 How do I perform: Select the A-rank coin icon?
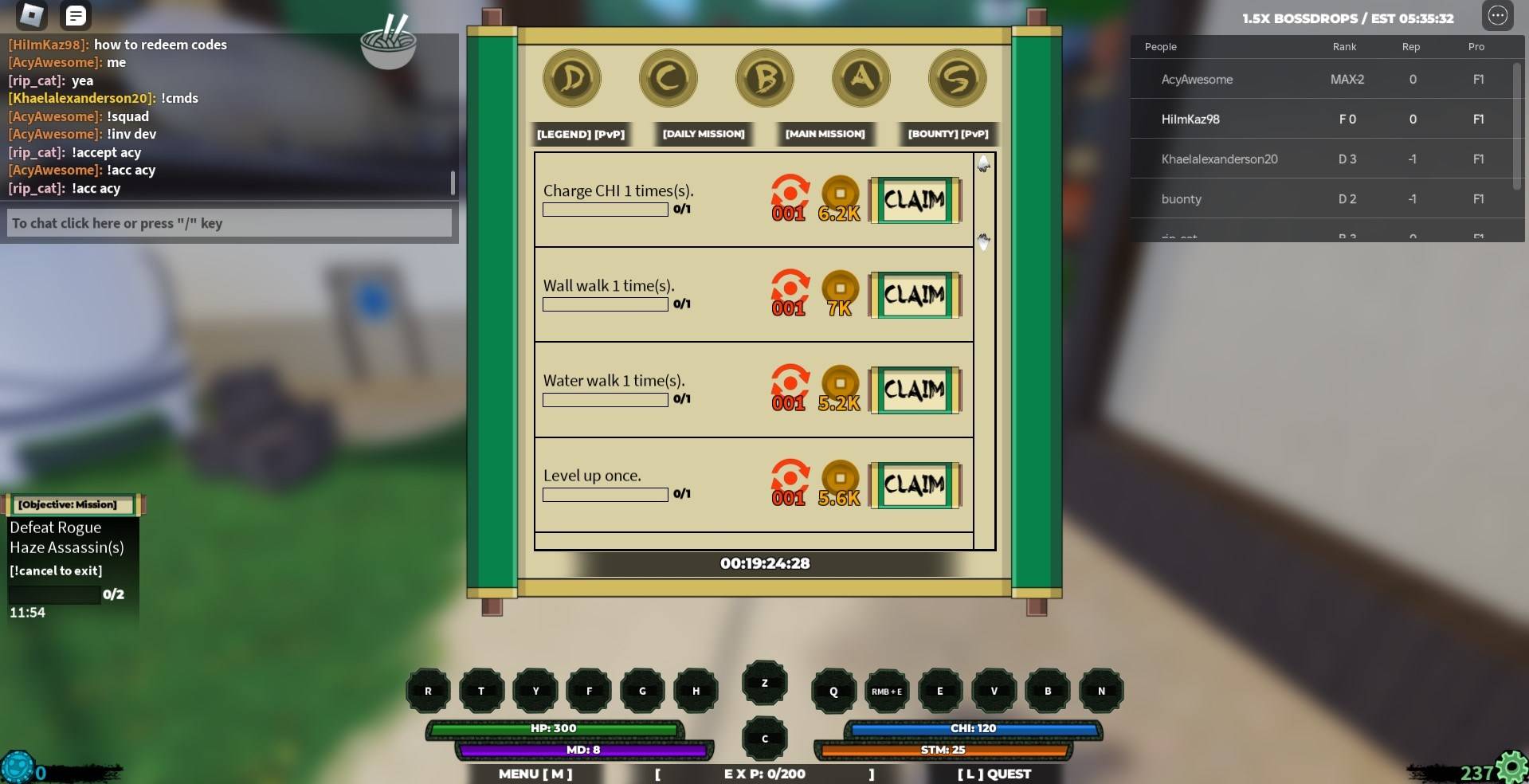pyautogui.click(x=861, y=77)
